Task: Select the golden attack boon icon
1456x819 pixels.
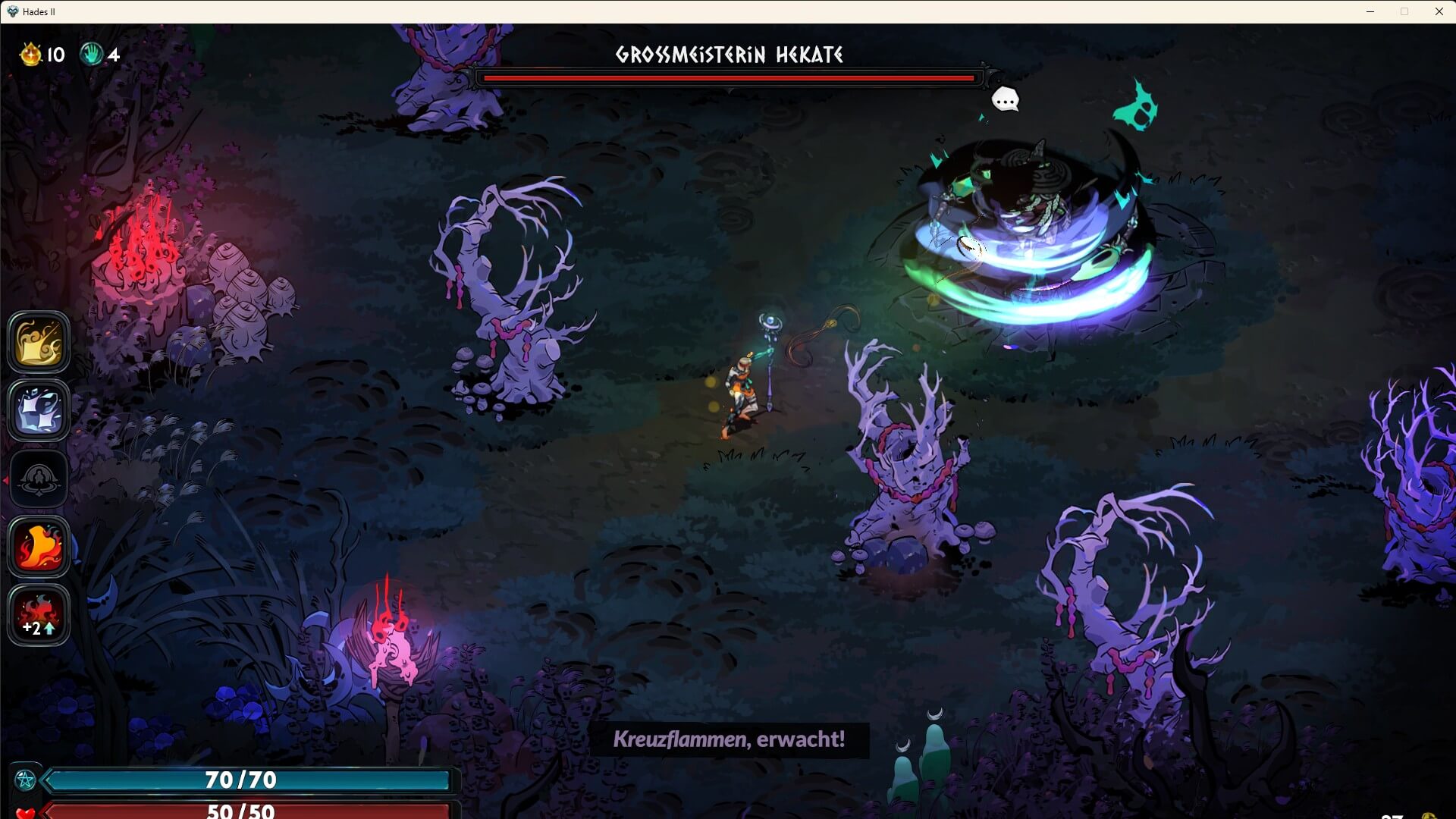Action: click(39, 342)
